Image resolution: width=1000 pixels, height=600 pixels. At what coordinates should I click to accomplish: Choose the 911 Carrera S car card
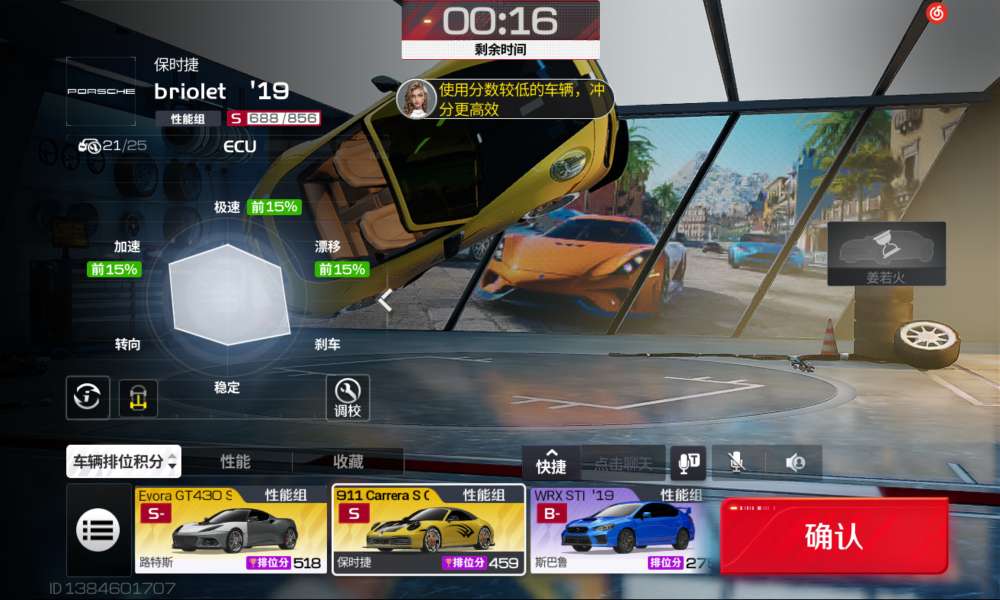(428, 530)
